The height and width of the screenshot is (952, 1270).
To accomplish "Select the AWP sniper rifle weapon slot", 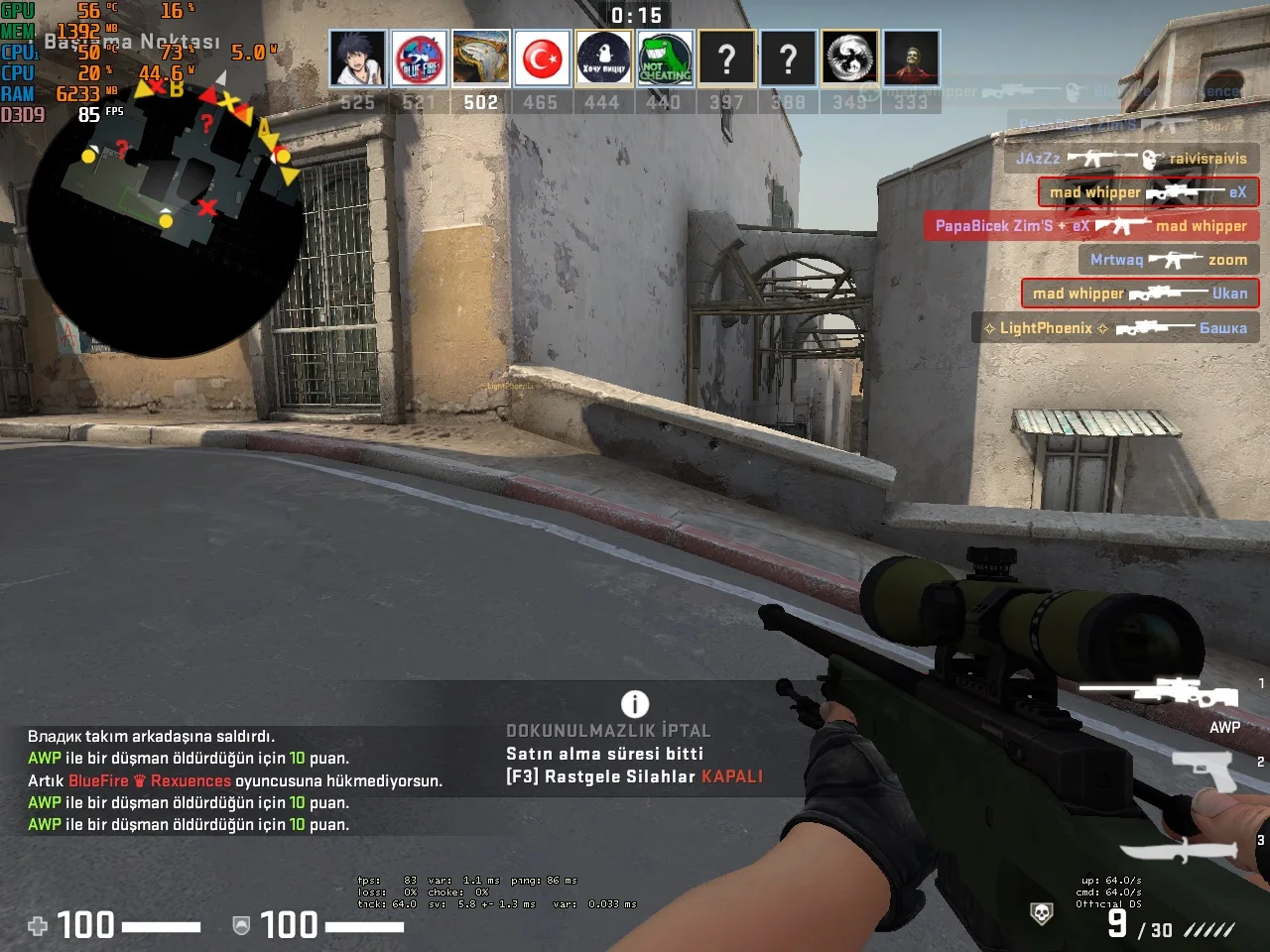I will 1159,692.
